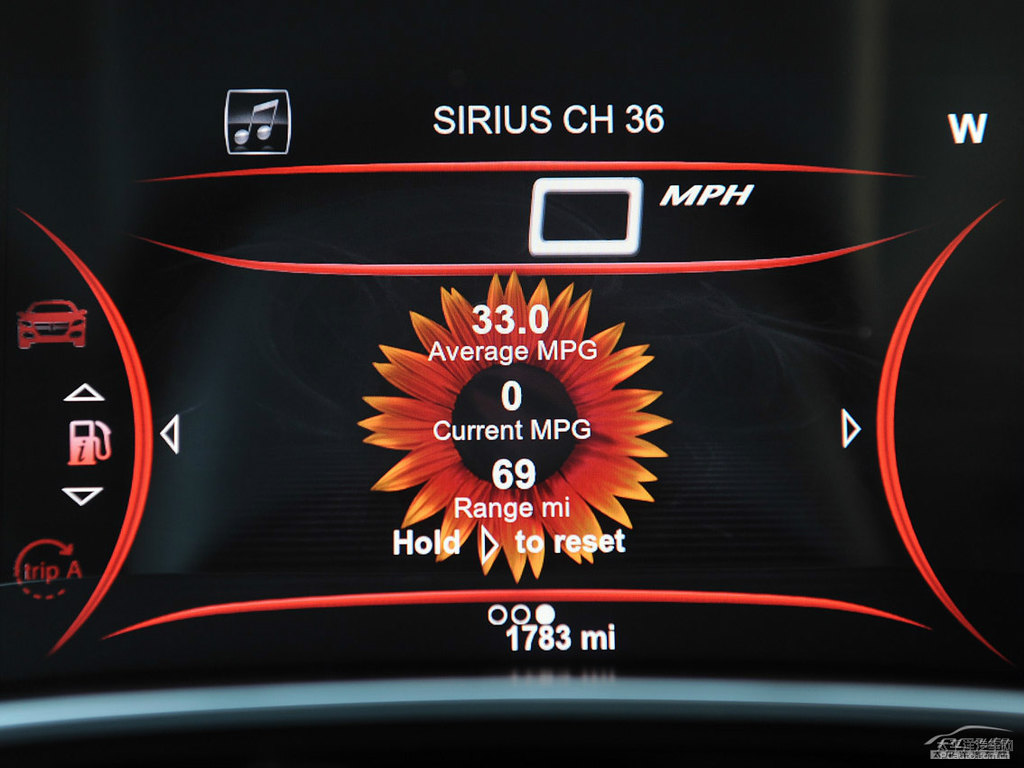This screenshot has width=1024, height=768.
Task: Select the fuel pump menu icon
Action: (x=88, y=443)
